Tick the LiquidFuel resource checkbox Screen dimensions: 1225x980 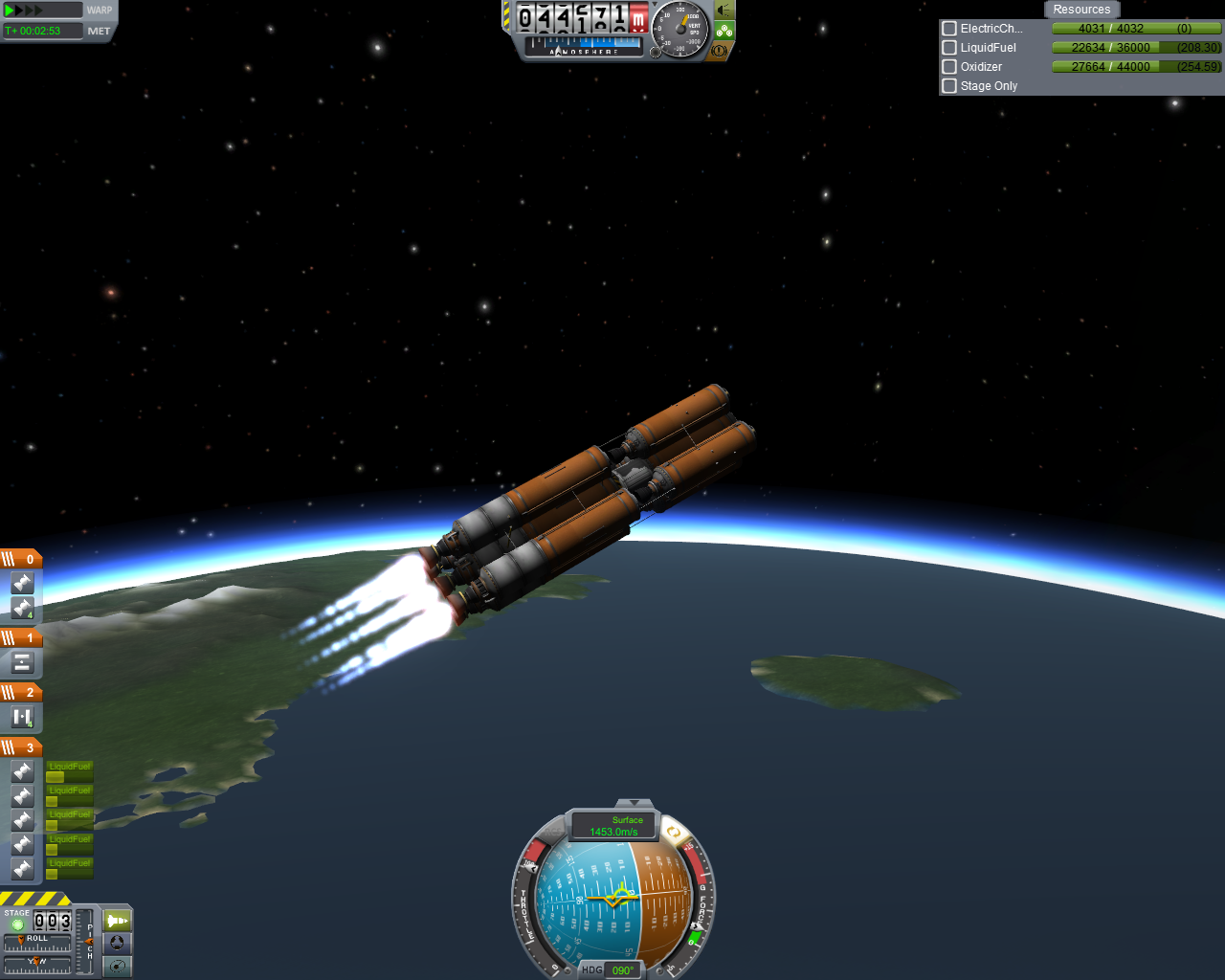click(949, 48)
